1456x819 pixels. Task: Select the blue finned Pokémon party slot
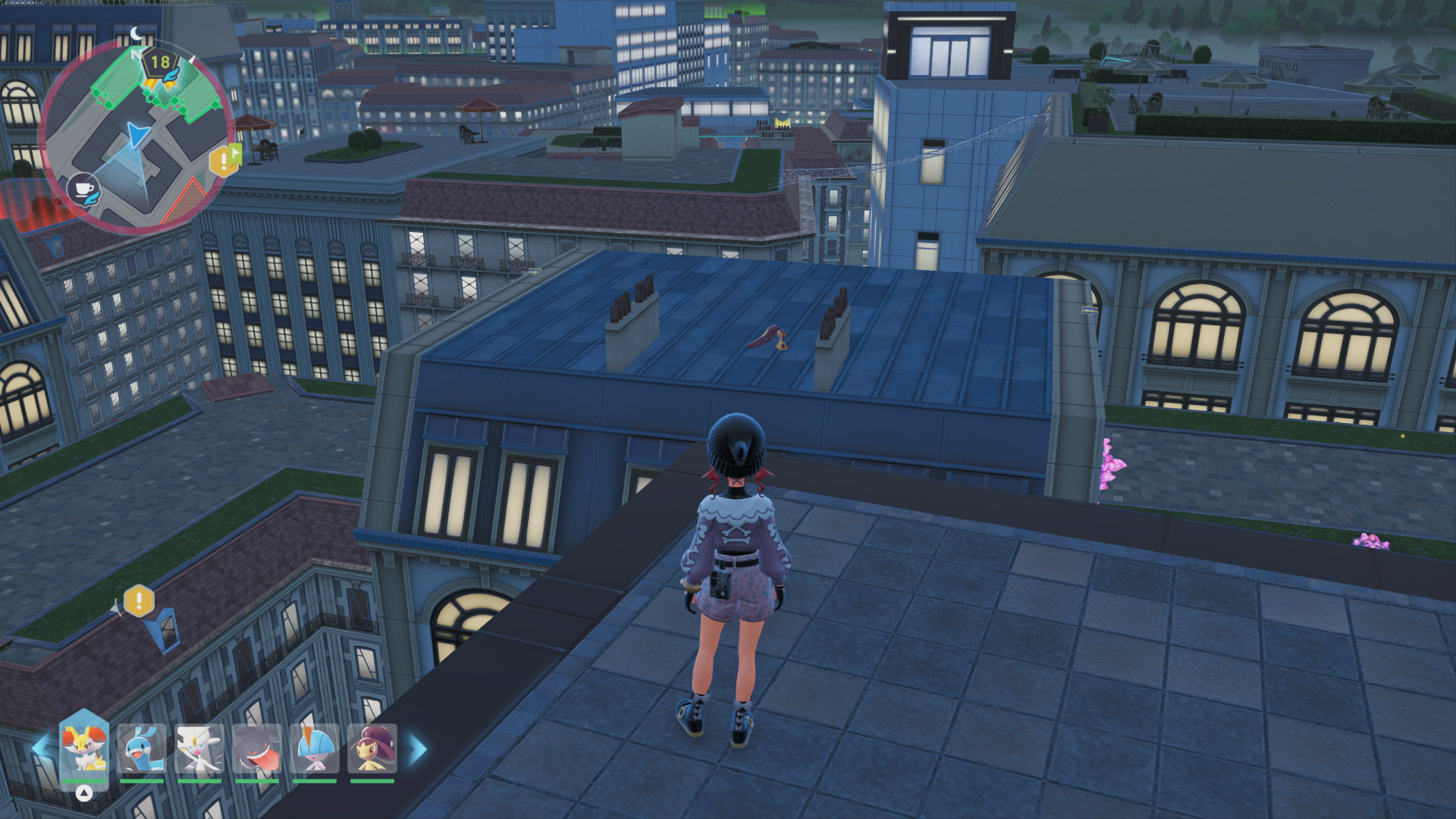click(142, 748)
